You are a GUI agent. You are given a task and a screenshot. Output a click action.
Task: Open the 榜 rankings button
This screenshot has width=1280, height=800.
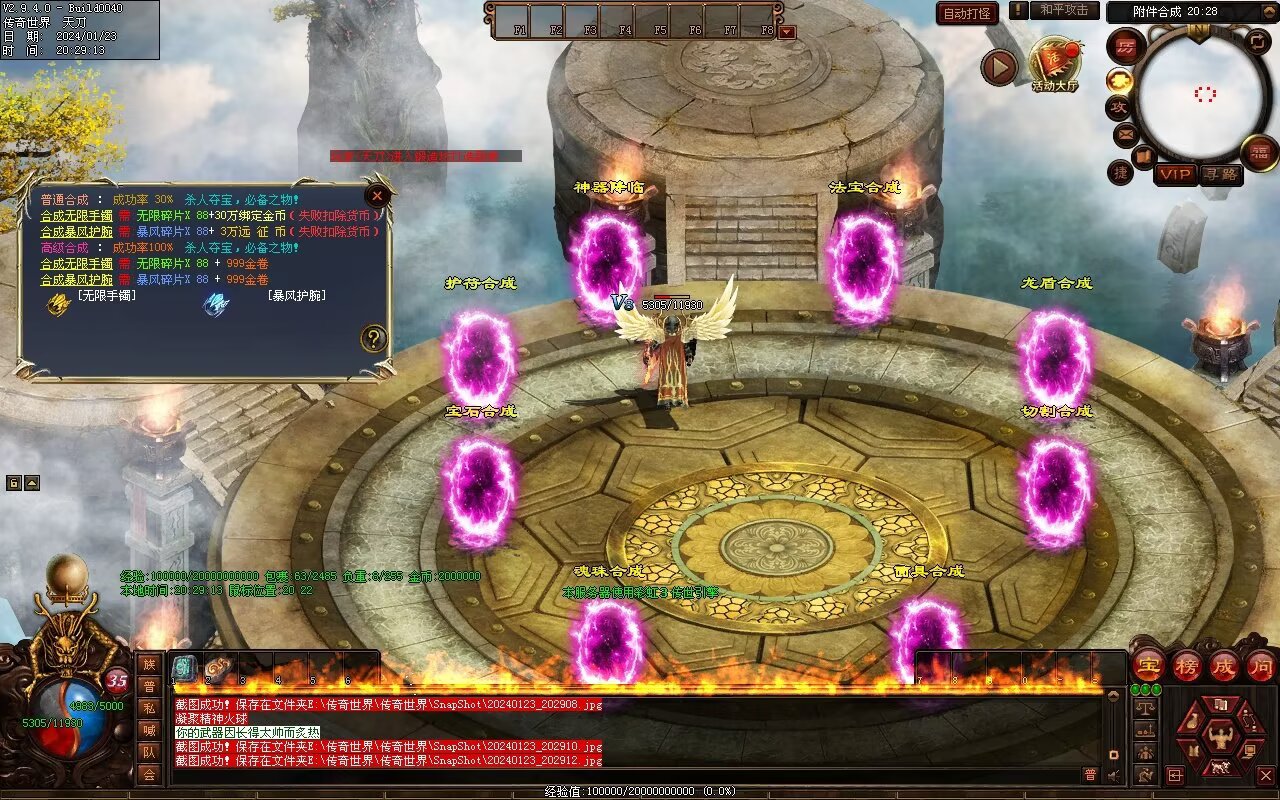click(1187, 666)
